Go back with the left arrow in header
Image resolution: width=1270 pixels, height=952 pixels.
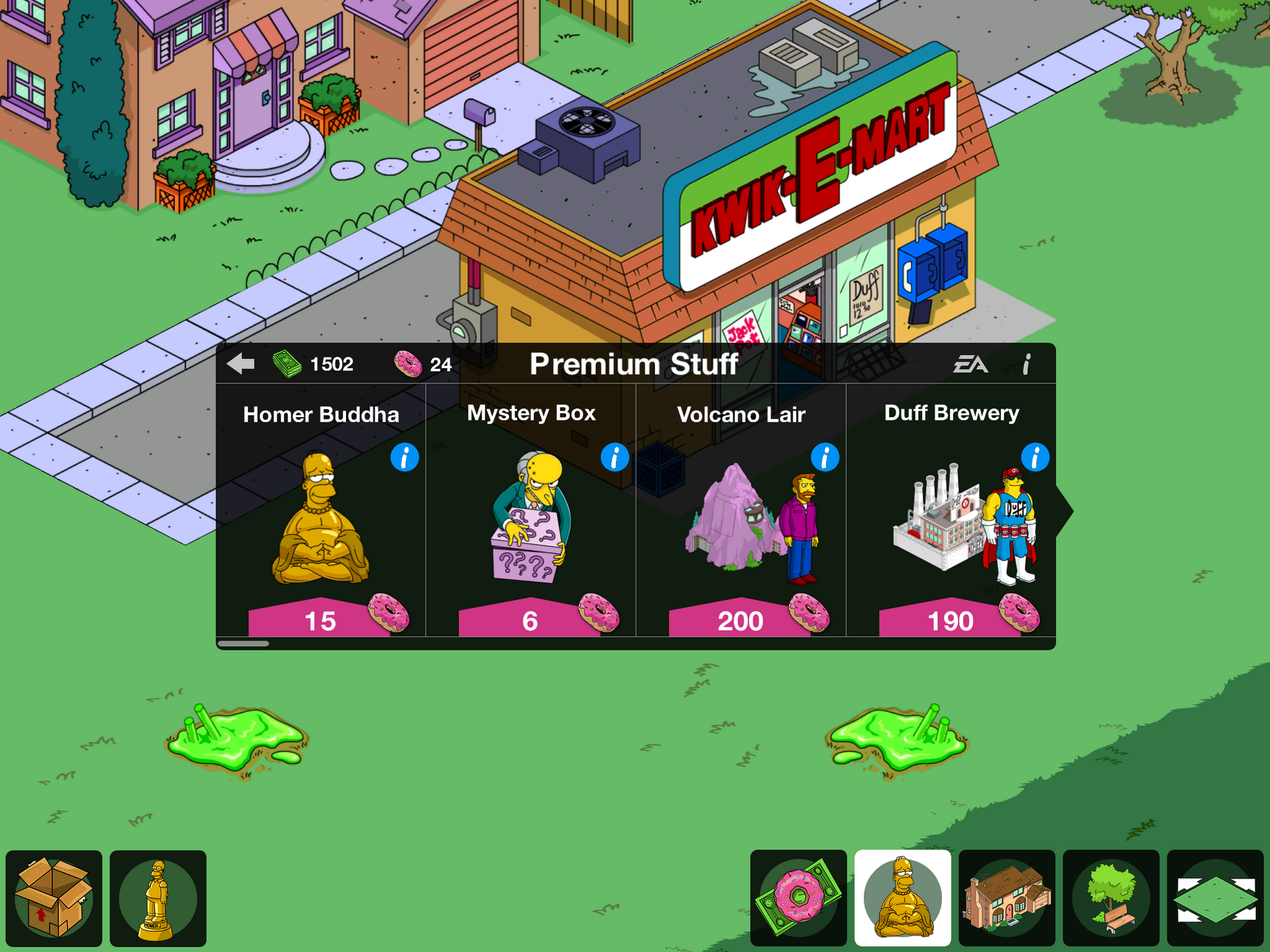click(242, 363)
